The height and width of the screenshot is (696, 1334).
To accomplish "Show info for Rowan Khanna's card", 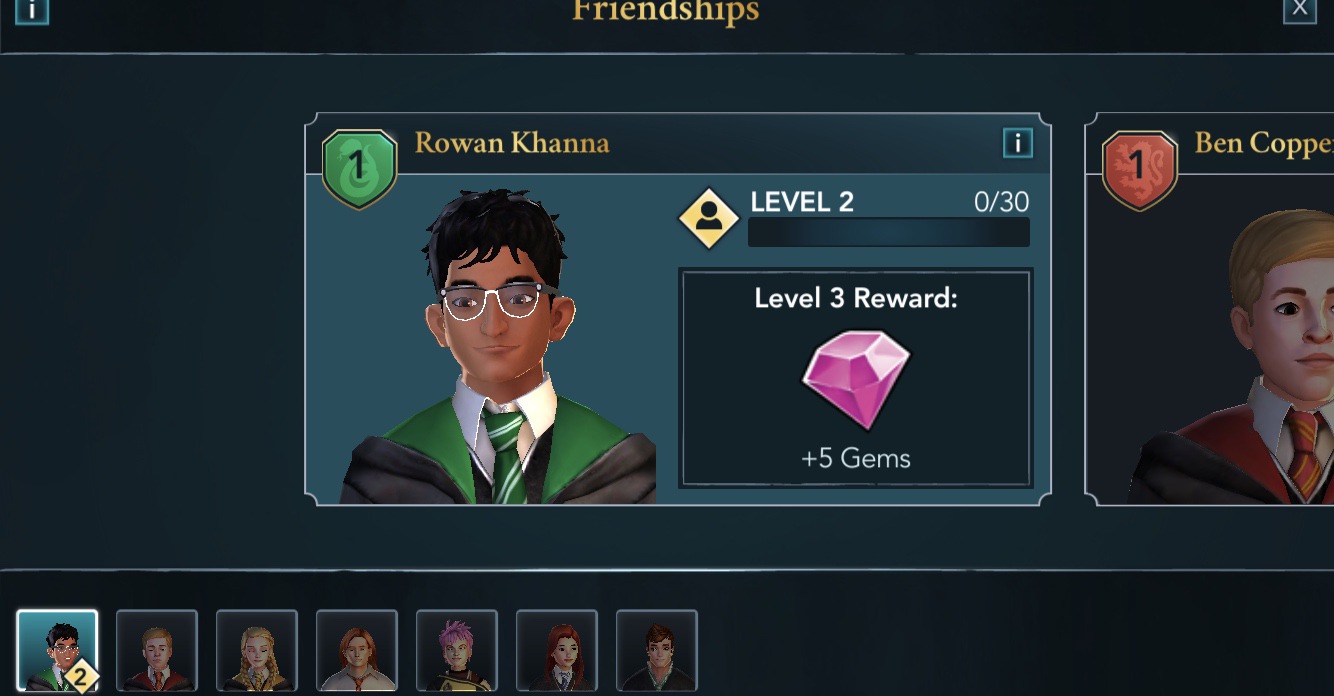I will (x=1017, y=144).
